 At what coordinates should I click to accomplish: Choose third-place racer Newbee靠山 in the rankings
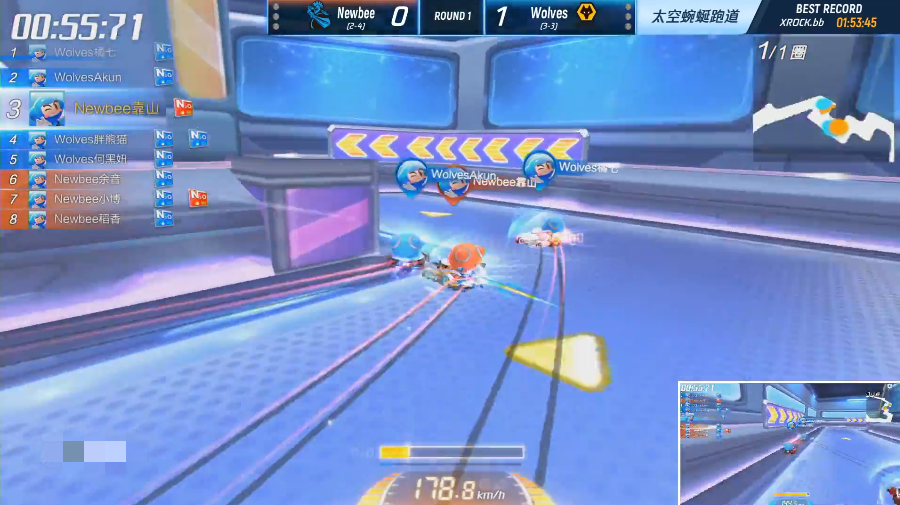(115, 108)
